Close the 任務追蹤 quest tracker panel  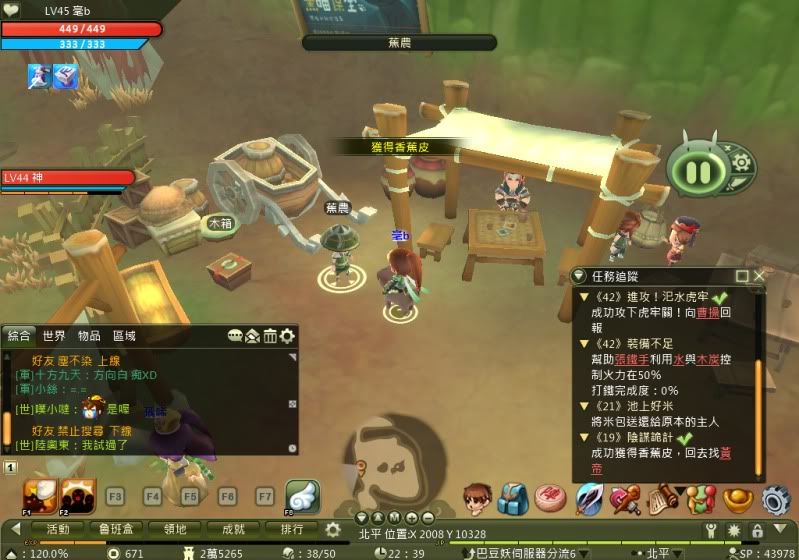(759, 275)
